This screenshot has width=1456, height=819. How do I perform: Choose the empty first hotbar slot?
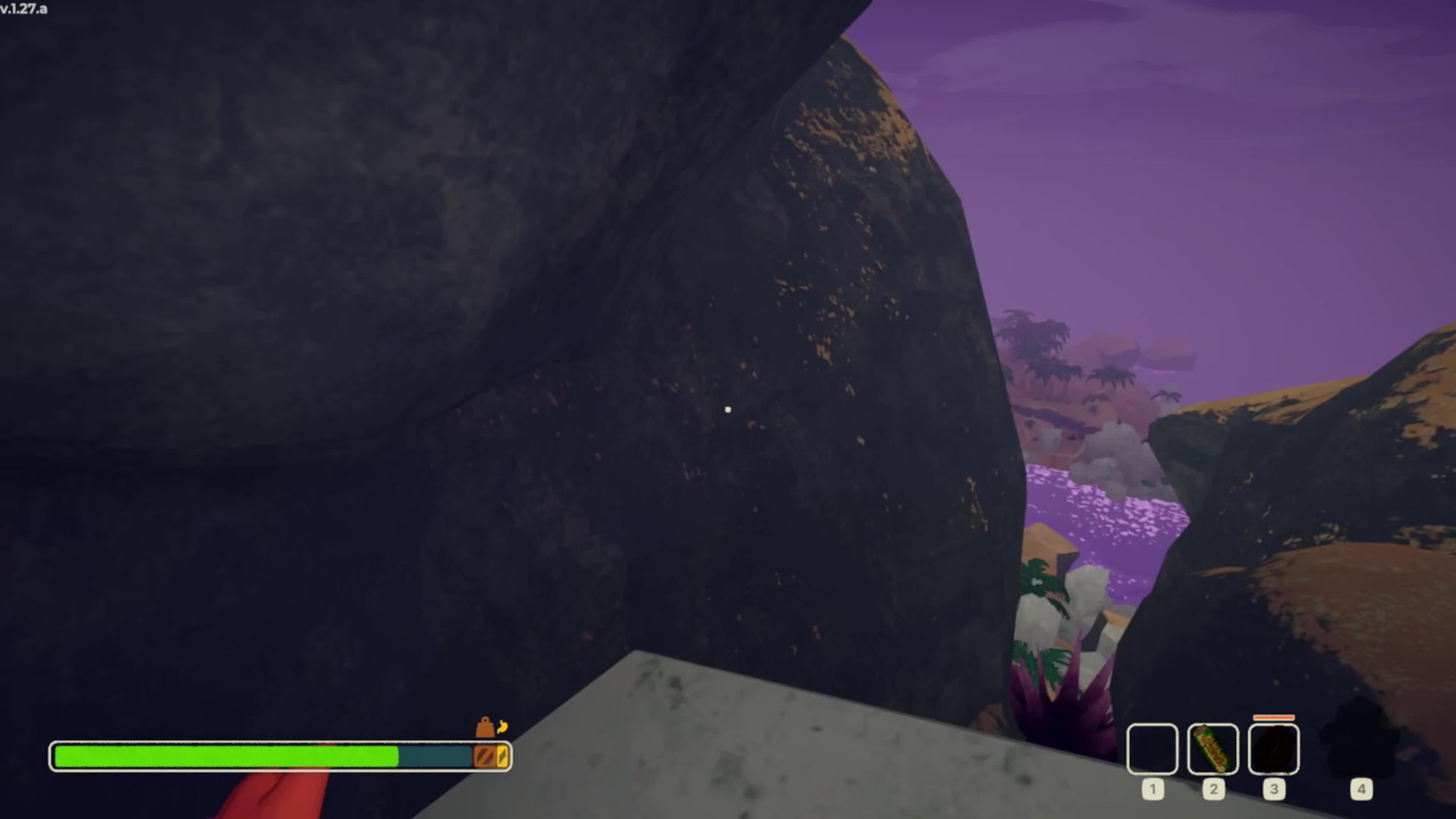[1152, 748]
